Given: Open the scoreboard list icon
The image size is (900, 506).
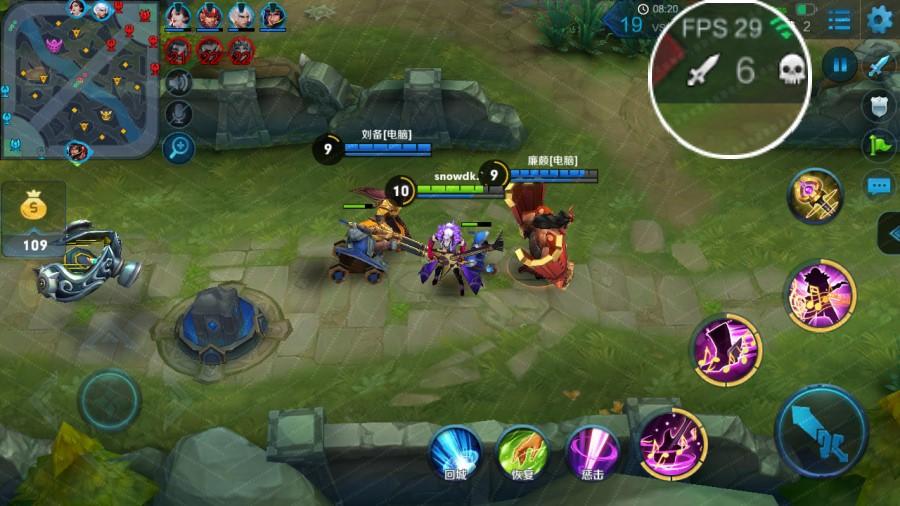Looking at the screenshot, I should [x=840, y=19].
